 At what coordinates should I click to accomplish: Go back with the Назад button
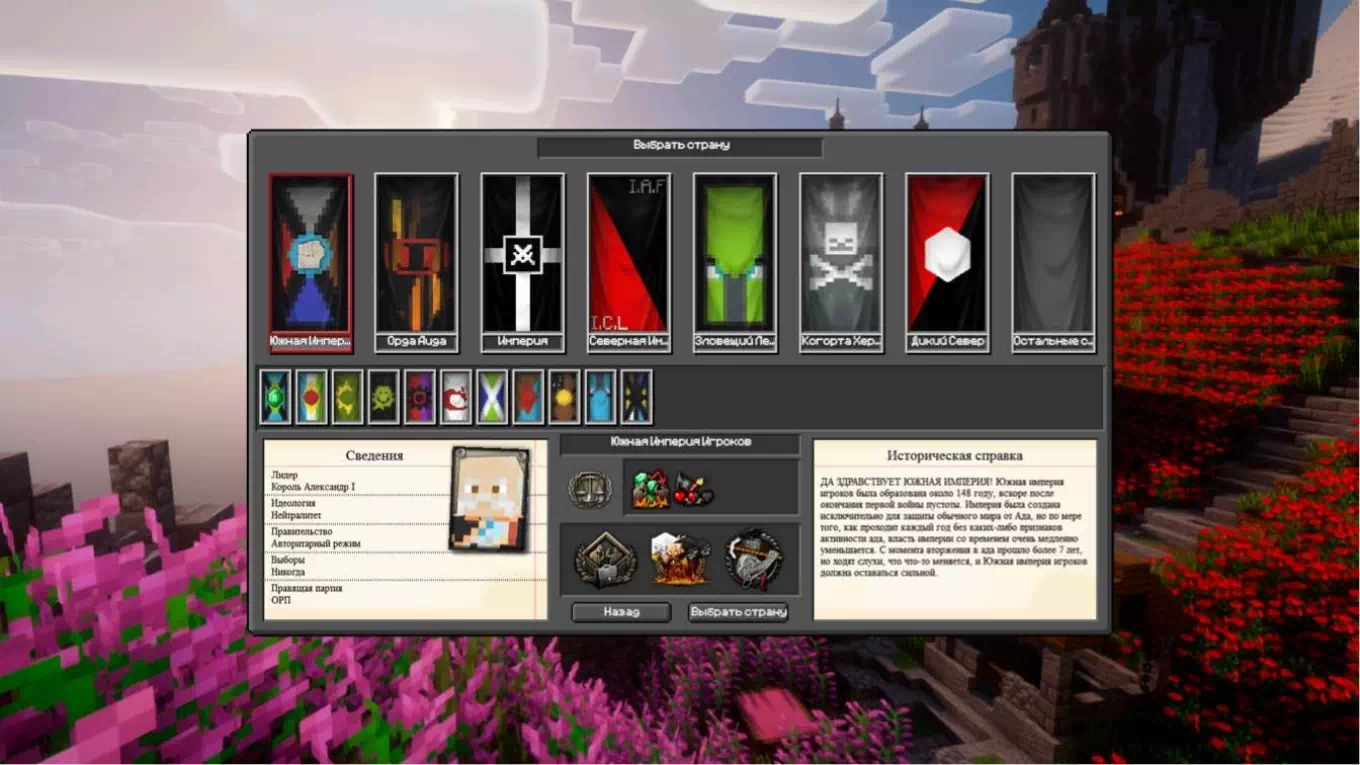click(x=621, y=612)
